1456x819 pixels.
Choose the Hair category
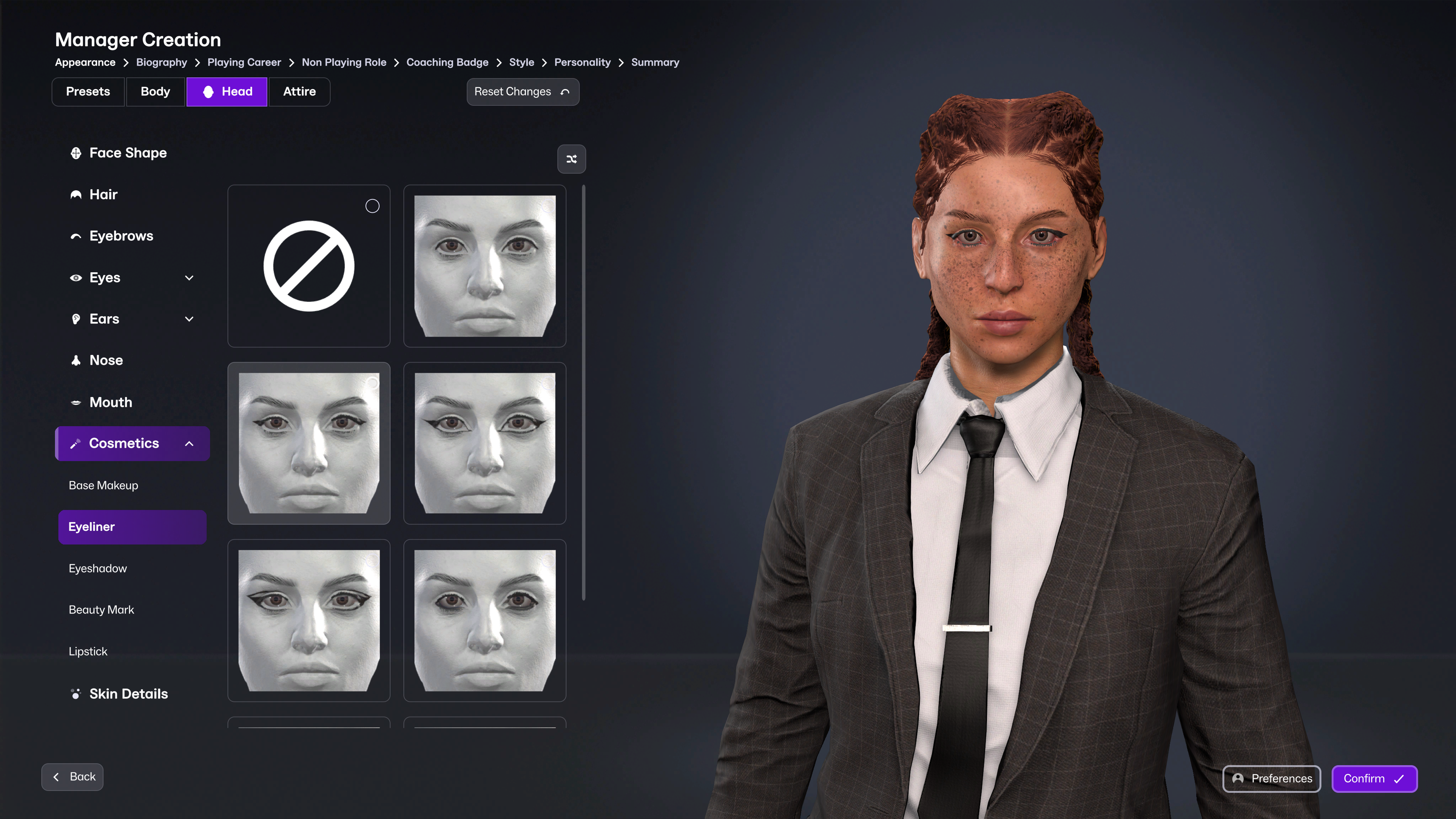click(104, 195)
